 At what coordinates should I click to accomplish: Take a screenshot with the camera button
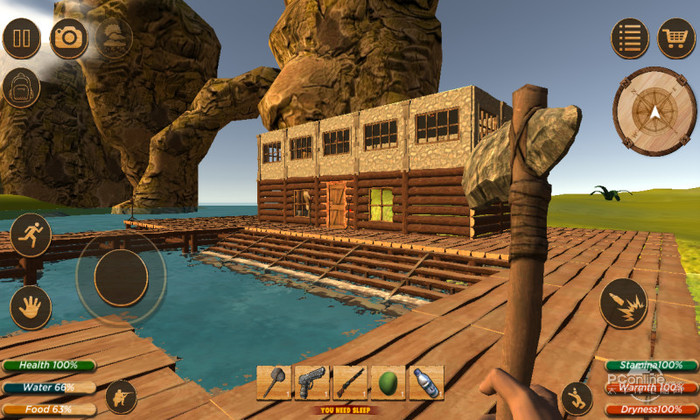coord(69,38)
